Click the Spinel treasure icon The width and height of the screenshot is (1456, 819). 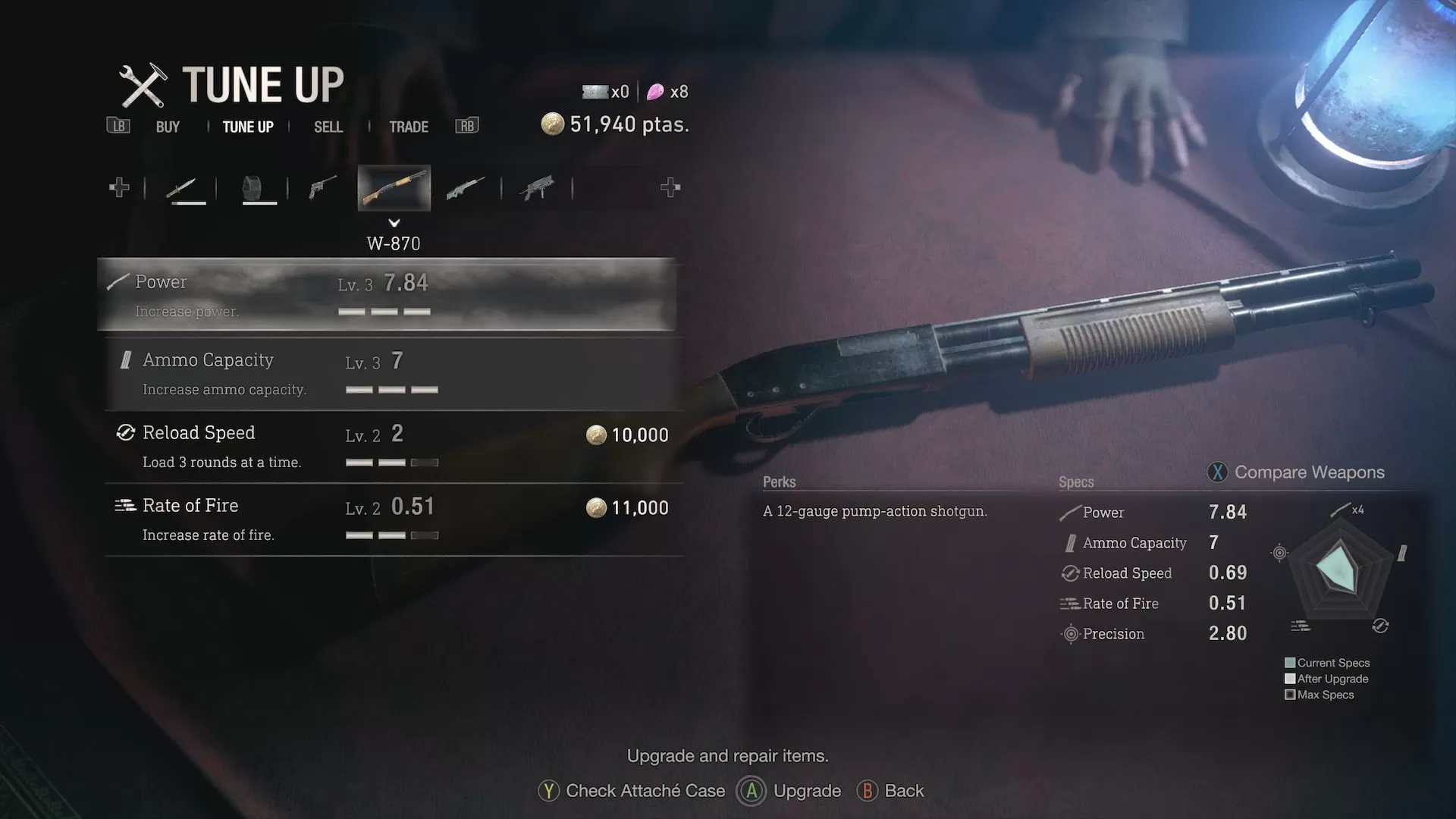pyautogui.click(x=656, y=91)
